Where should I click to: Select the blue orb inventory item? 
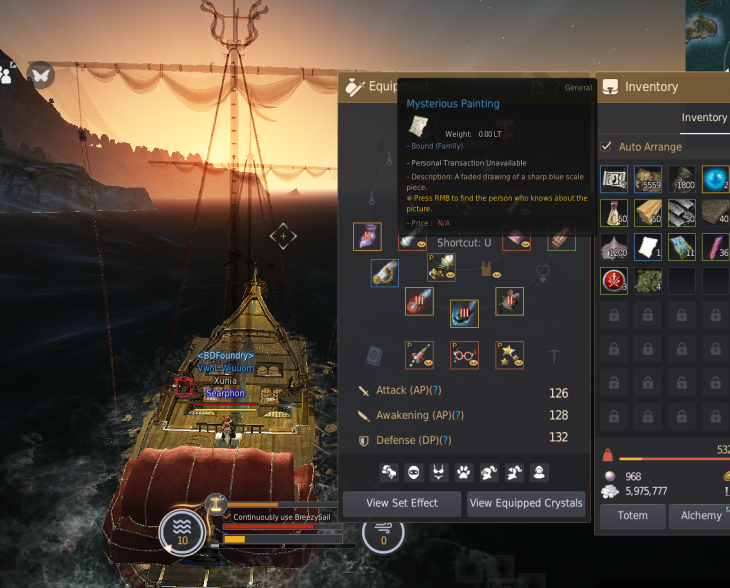(x=714, y=179)
